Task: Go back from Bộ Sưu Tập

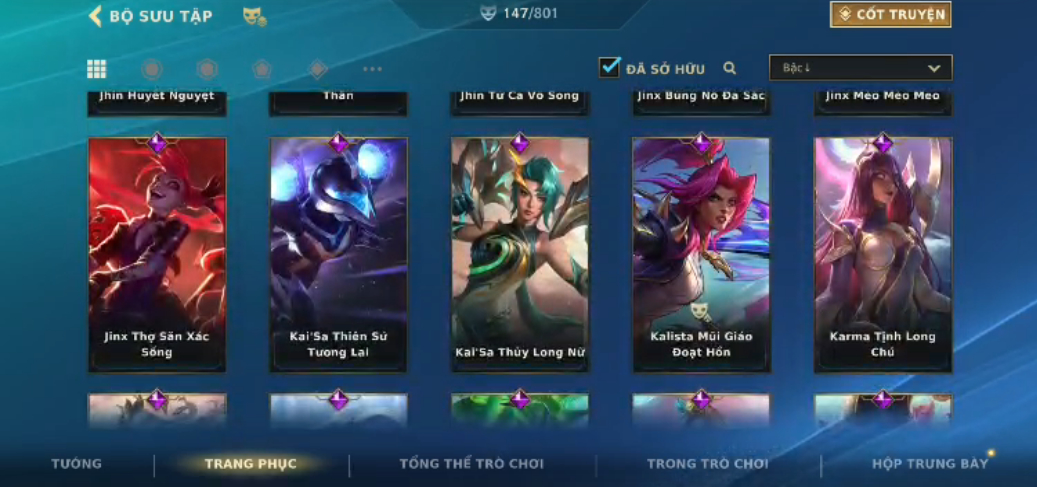Action: coord(96,16)
